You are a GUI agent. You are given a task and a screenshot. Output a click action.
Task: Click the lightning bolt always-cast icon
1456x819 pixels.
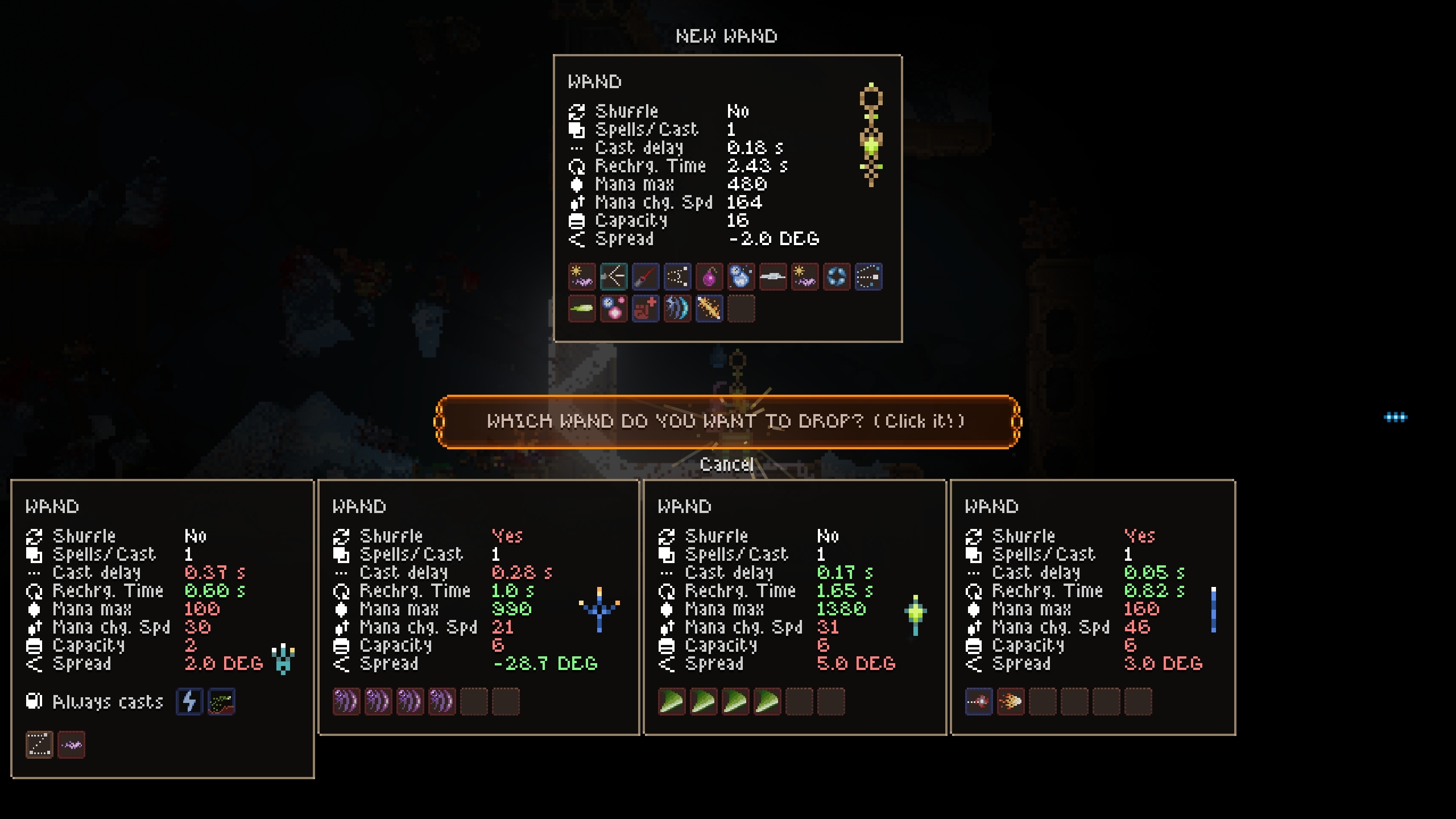coord(189,701)
